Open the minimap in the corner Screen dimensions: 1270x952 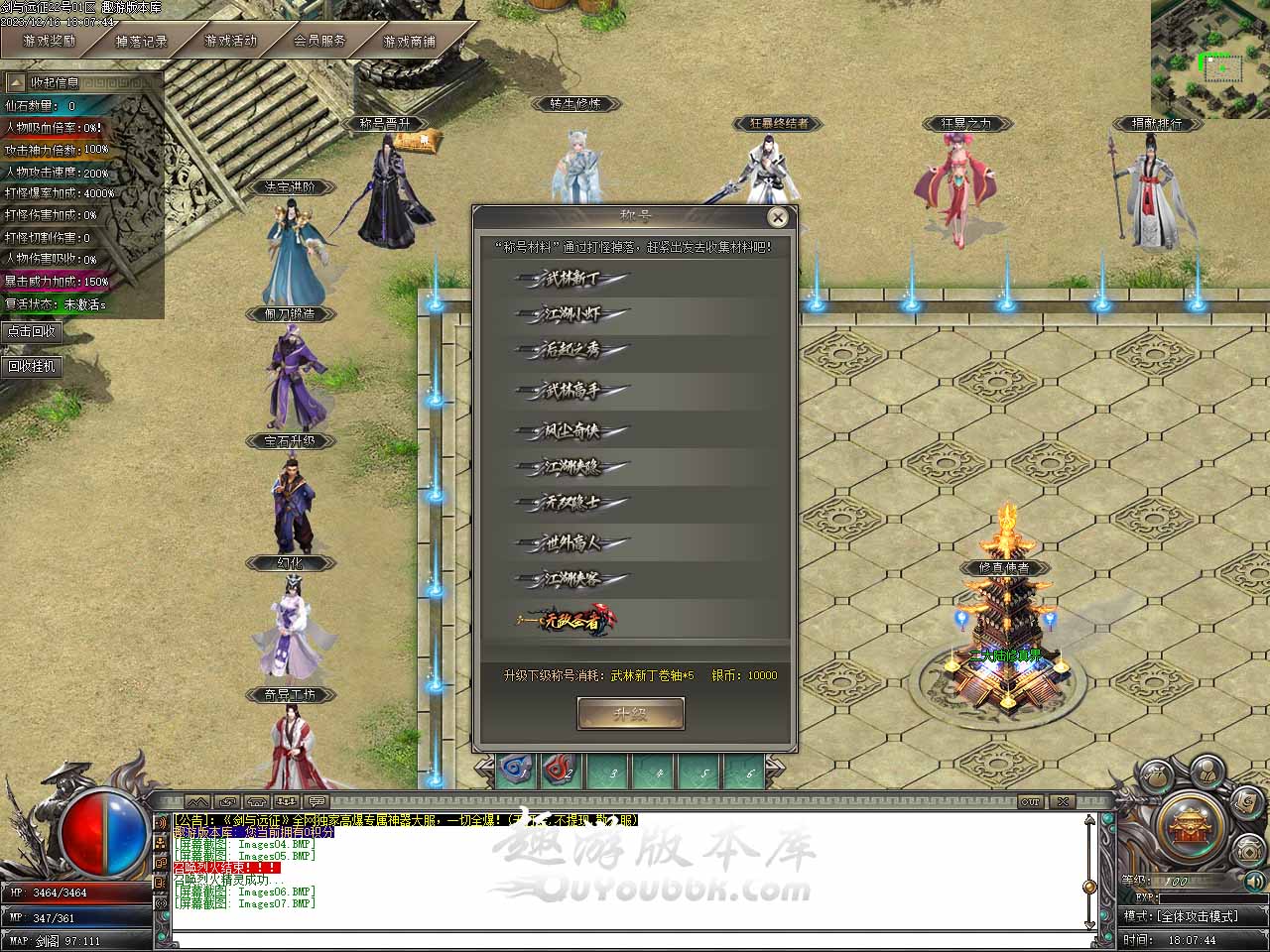tap(1210, 58)
